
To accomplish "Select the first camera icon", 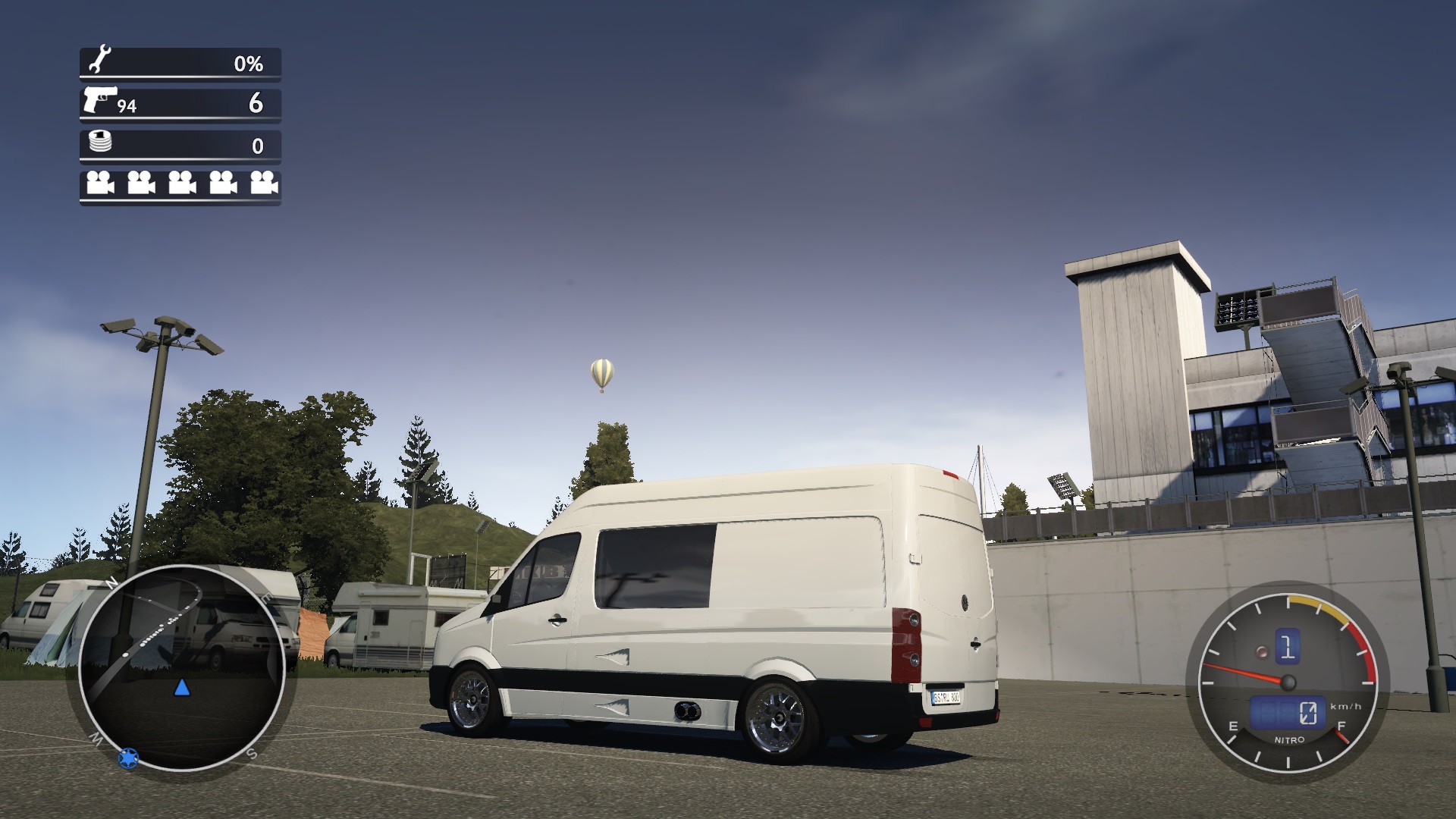I will click(100, 184).
